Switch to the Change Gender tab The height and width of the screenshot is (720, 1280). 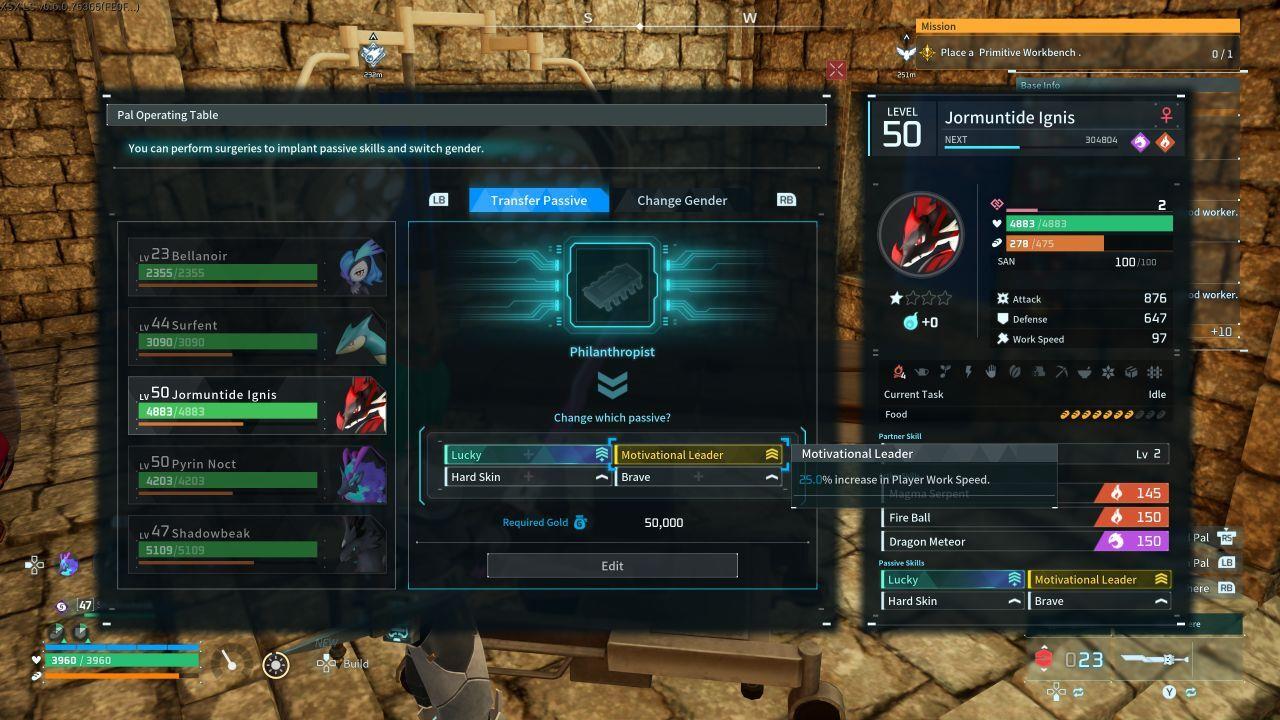[681, 200]
